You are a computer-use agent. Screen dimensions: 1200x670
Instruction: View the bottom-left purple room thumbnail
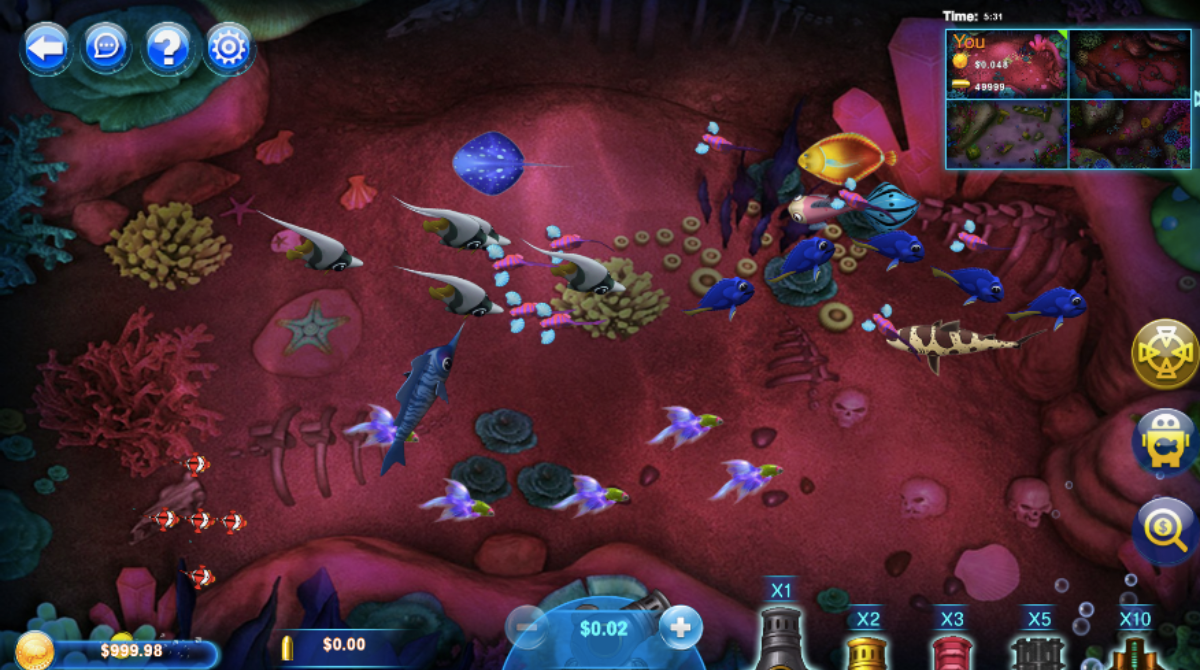pyautogui.click(x=1007, y=133)
